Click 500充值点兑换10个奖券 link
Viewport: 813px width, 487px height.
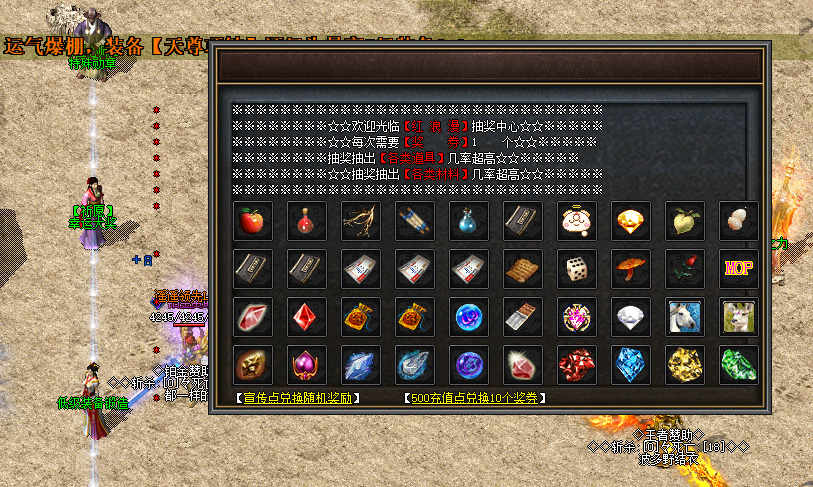[x=475, y=398]
